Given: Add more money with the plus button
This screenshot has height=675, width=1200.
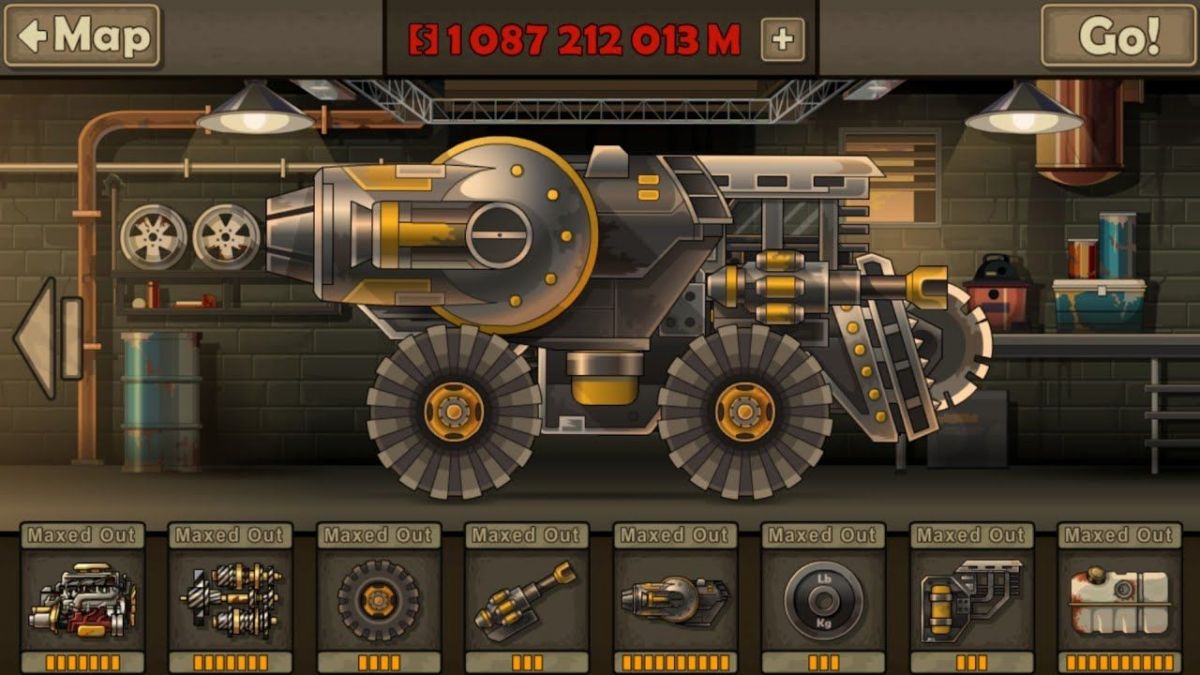Looking at the screenshot, I should tap(782, 39).
